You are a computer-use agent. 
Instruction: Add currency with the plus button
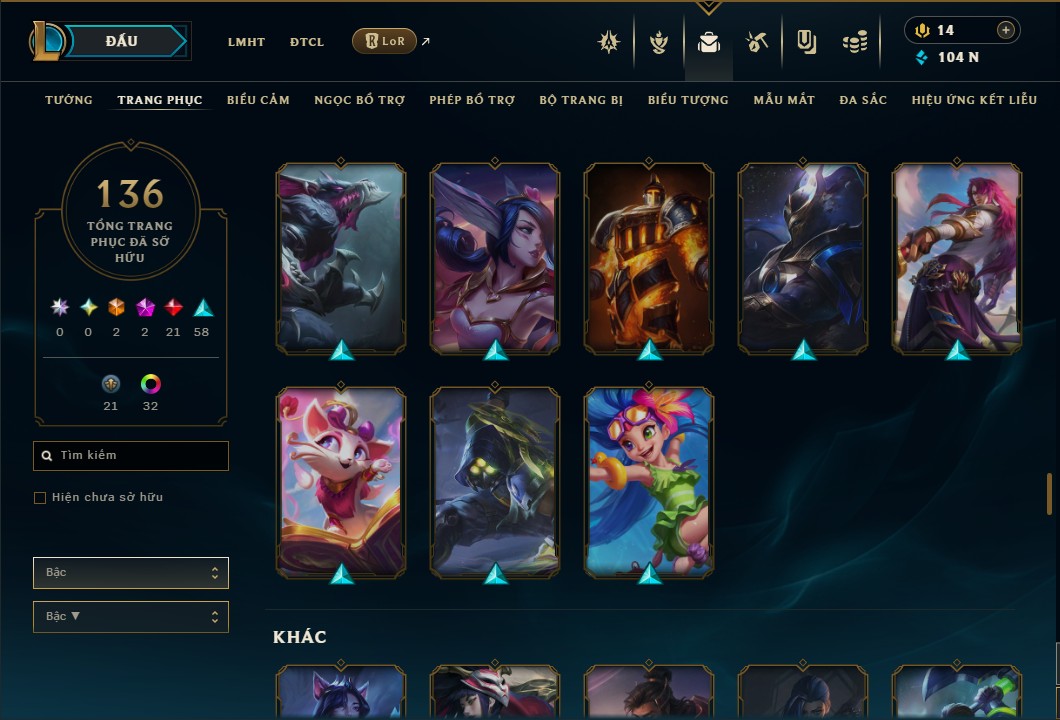click(x=1006, y=30)
